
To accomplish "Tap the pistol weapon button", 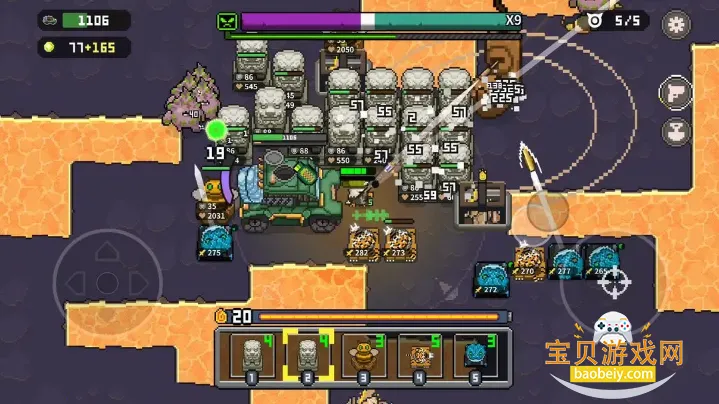I will 675,94.
